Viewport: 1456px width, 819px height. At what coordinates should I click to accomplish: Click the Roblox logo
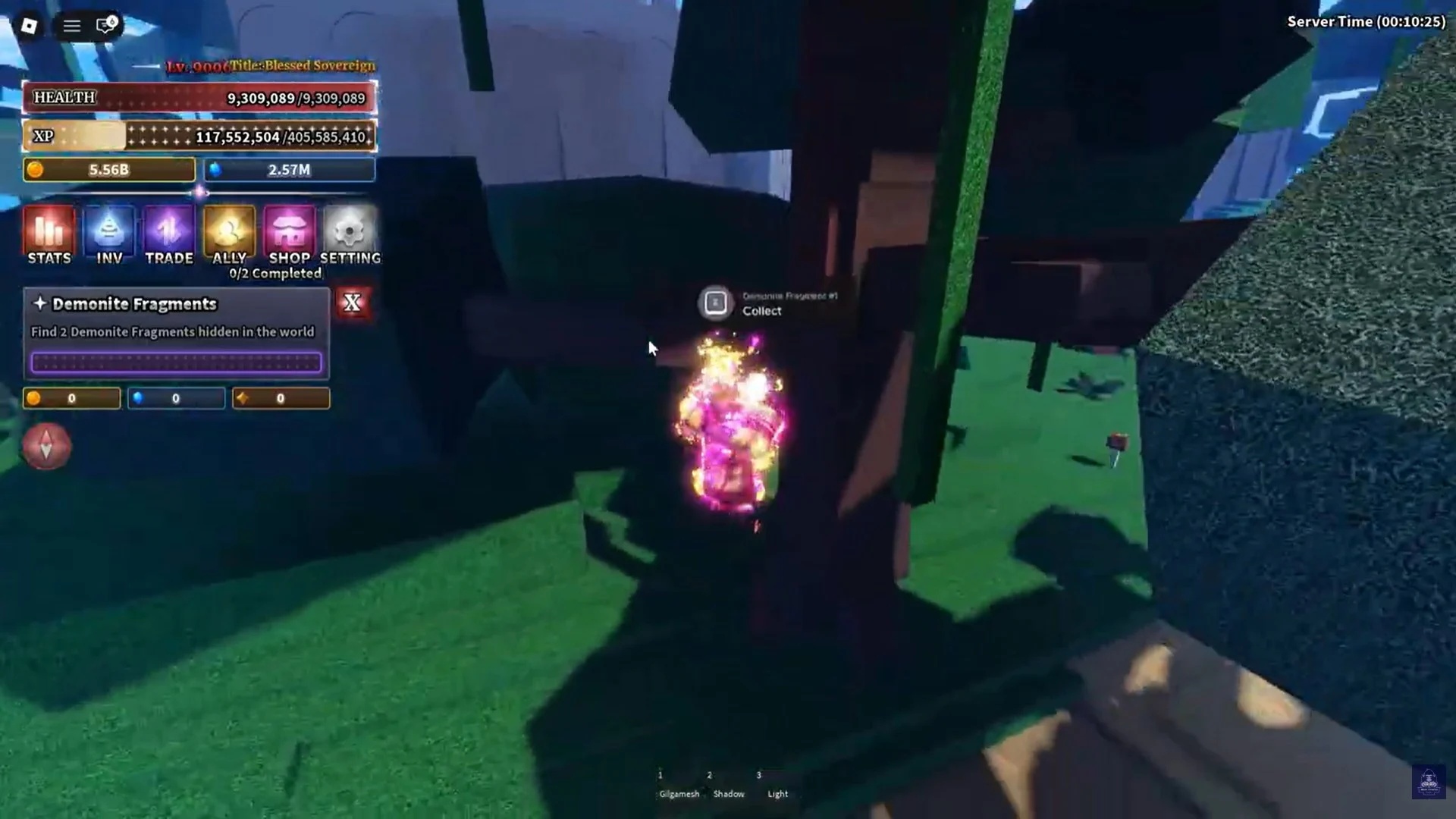coord(29,25)
